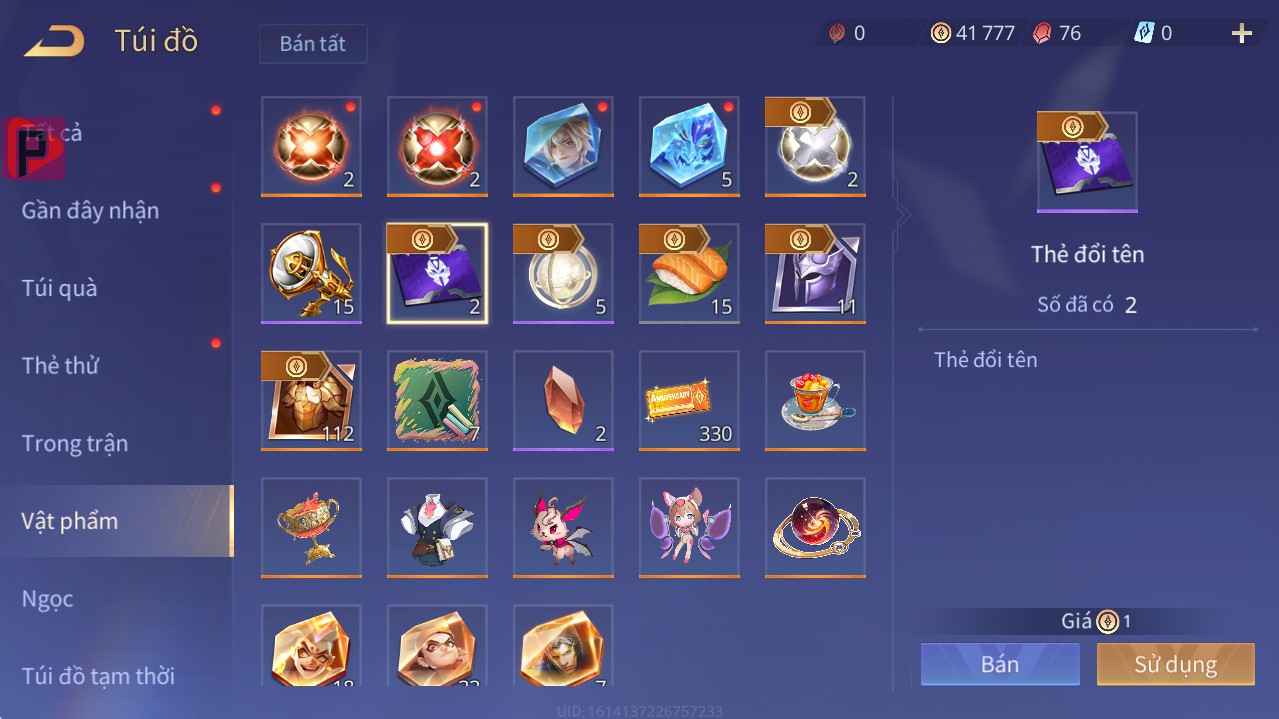1279x719 pixels.
Task: Choose the orange crystal shard slot
Action: [x=563, y=400]
